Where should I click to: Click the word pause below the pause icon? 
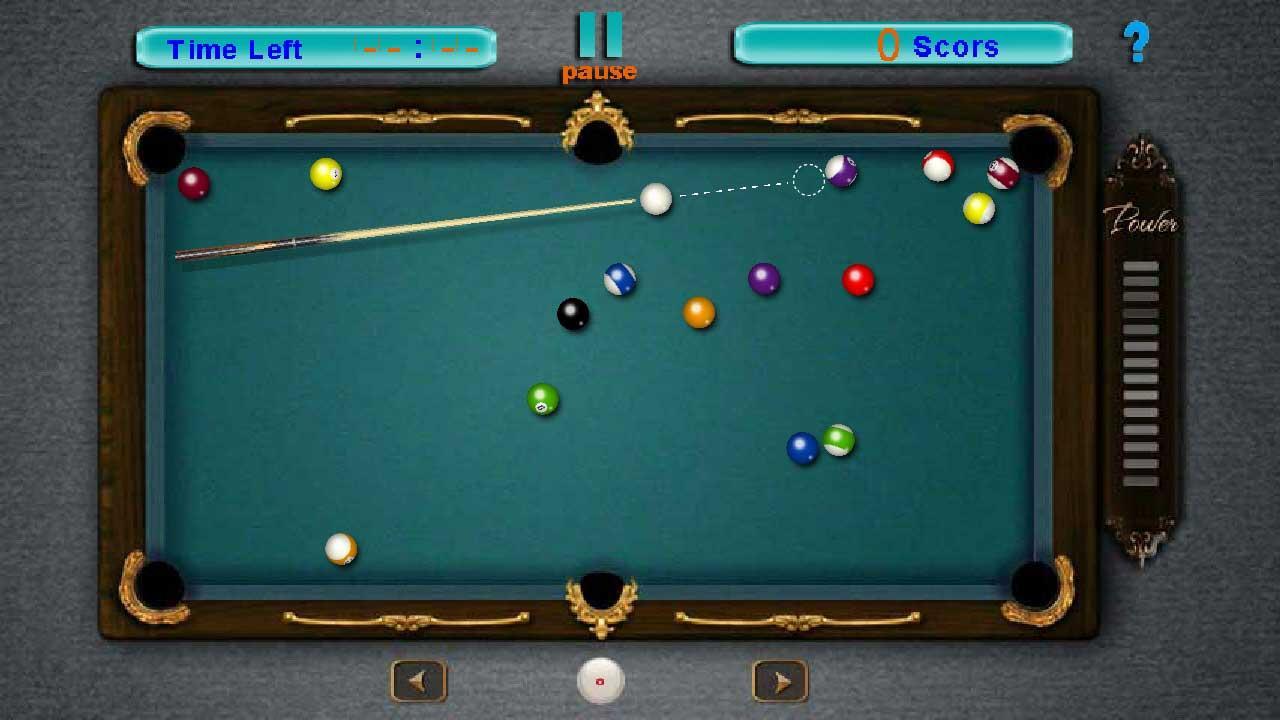click(600, 70)
